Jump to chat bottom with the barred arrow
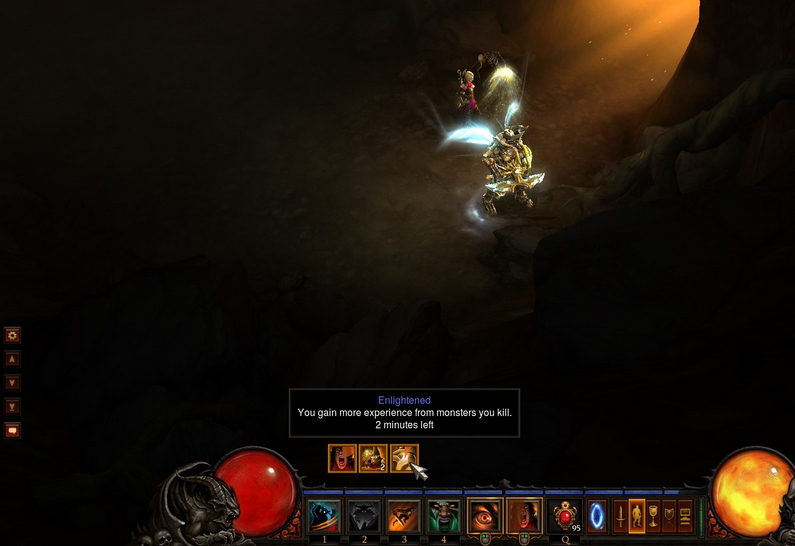The image size is (795, 546). (13, 406)
